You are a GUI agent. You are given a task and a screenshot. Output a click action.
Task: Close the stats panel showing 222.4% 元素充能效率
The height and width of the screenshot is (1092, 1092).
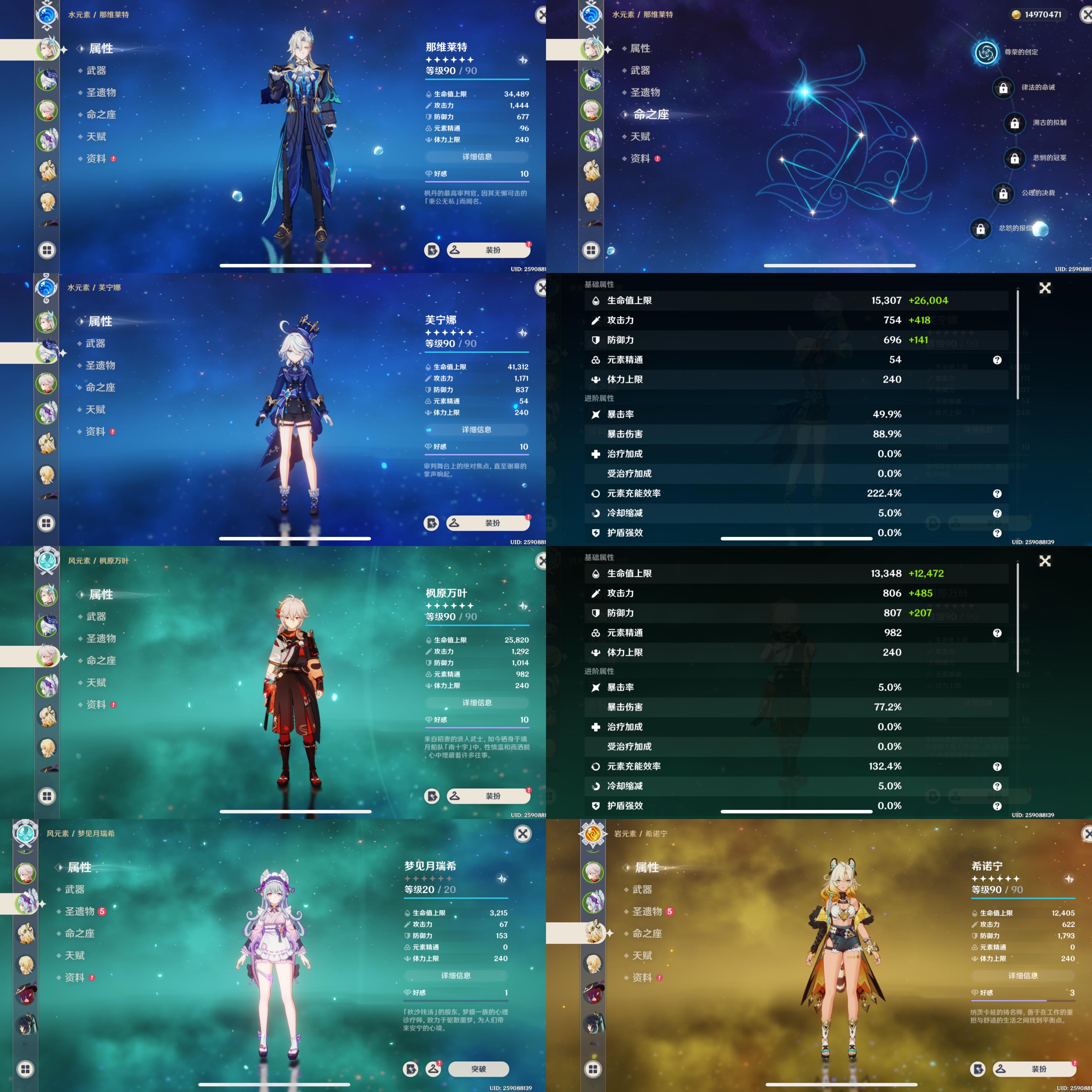pos(1045,288)
